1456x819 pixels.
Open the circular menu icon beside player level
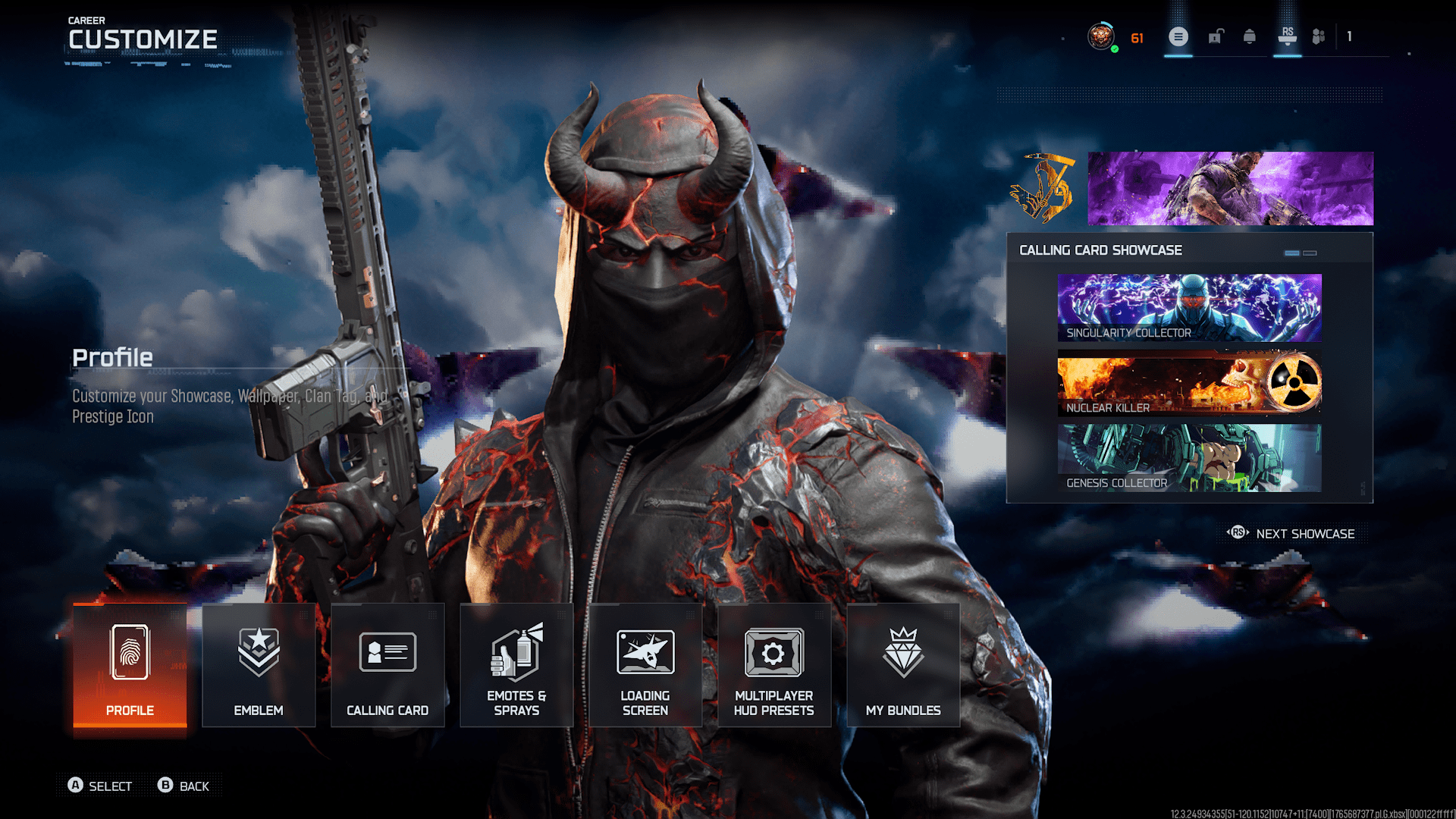1178,37
